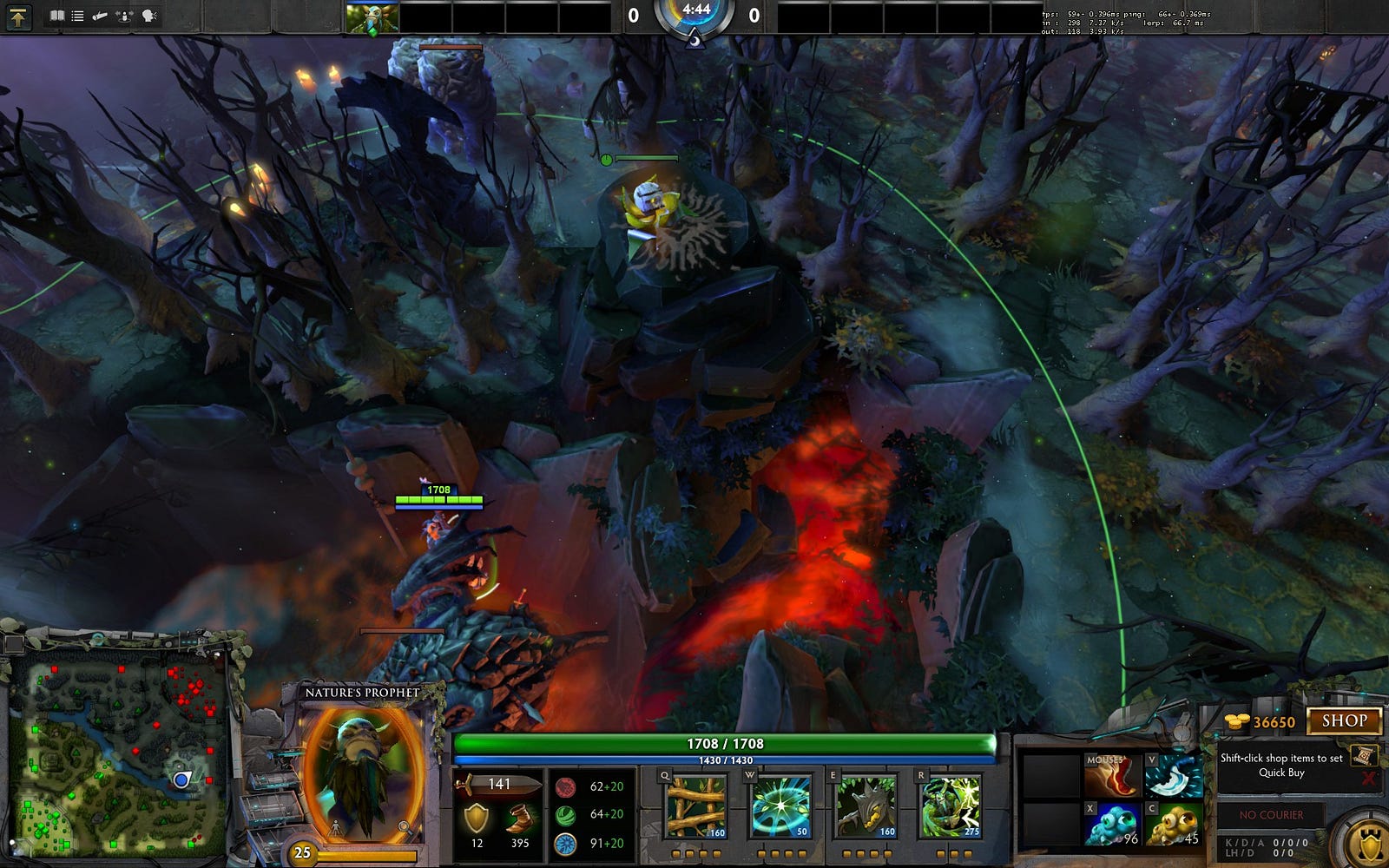Open the dashboard arrow button

click(x=18, y=16)
